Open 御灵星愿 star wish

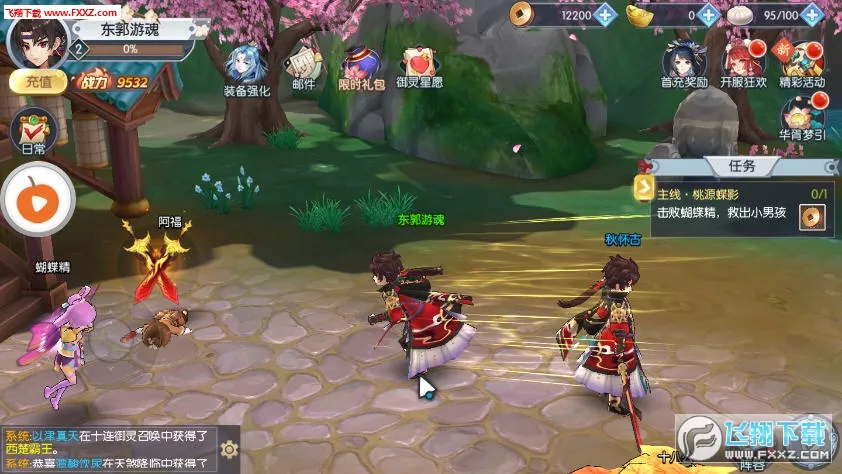420,70
